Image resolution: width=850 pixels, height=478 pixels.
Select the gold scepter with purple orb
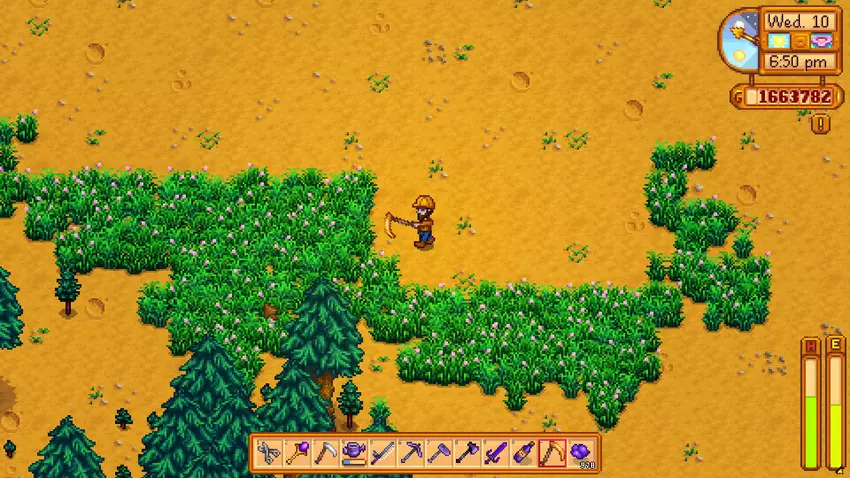297,453
